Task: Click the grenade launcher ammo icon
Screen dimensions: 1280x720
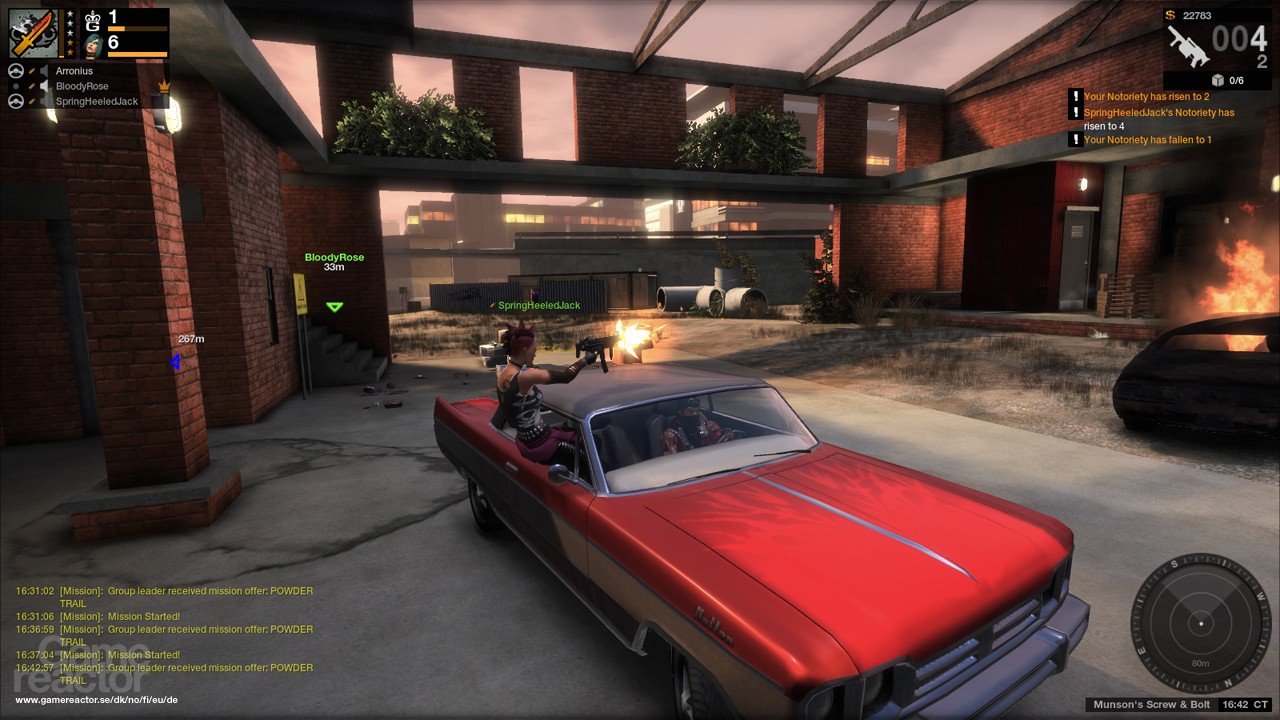Action: [x=1189, y=47]
